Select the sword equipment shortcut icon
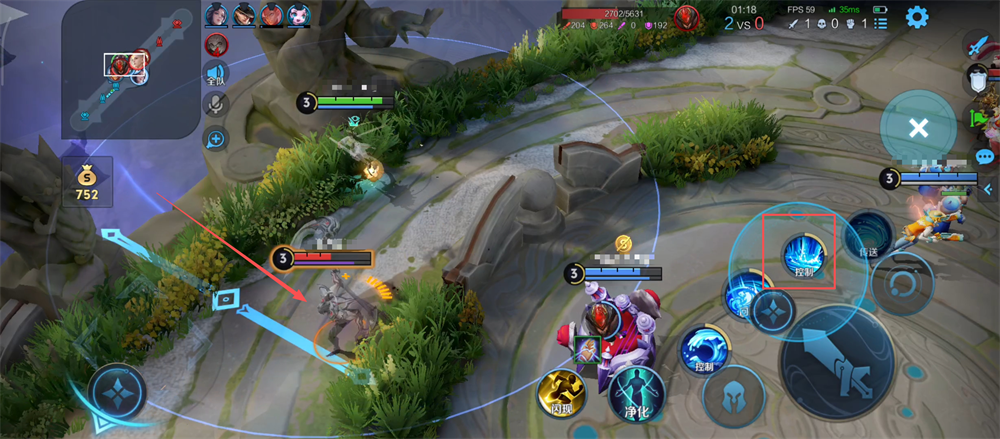1000x439 pixels. tap(977, 44)
